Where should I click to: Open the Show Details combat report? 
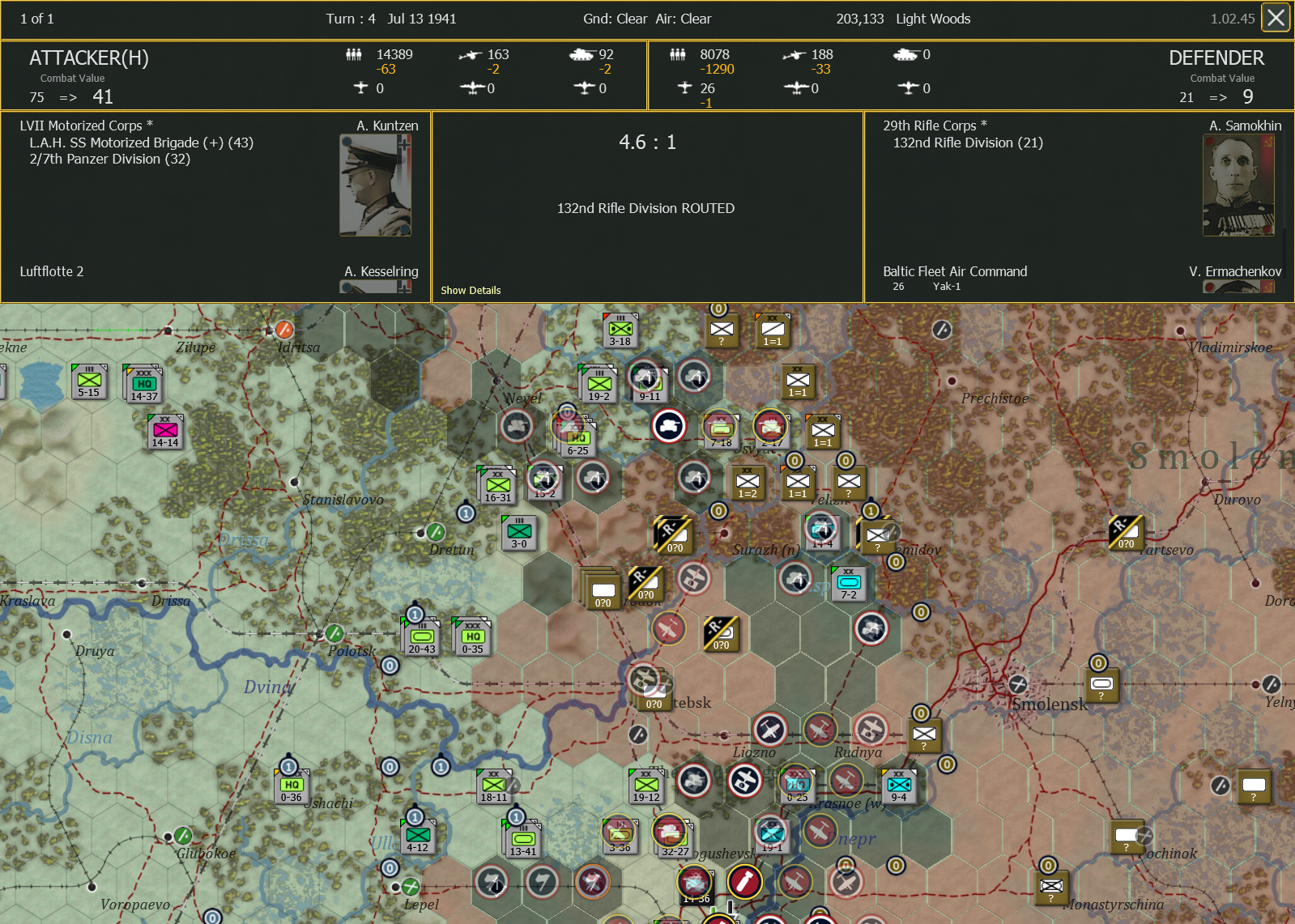pos(471,290)
